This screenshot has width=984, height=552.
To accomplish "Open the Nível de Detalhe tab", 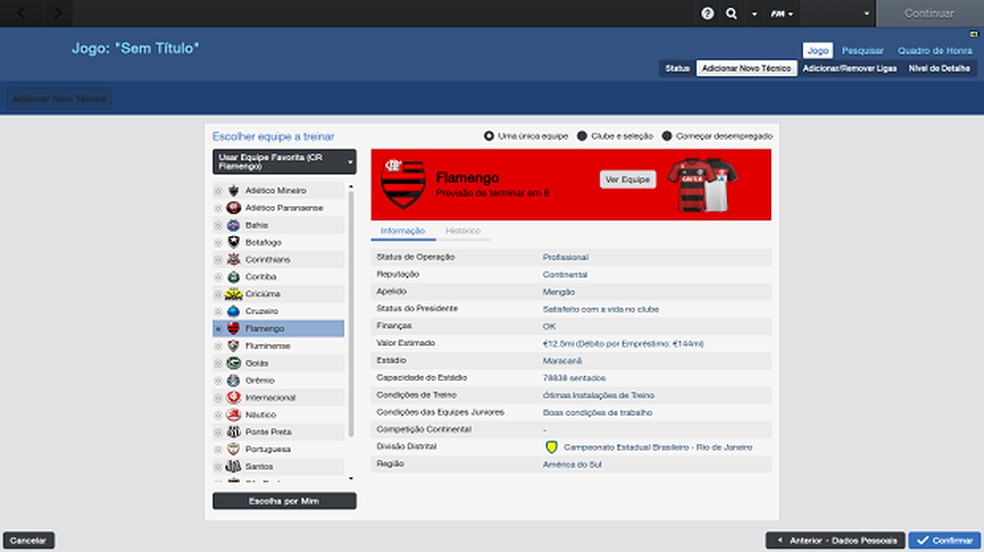I will [x=939, y=68].
